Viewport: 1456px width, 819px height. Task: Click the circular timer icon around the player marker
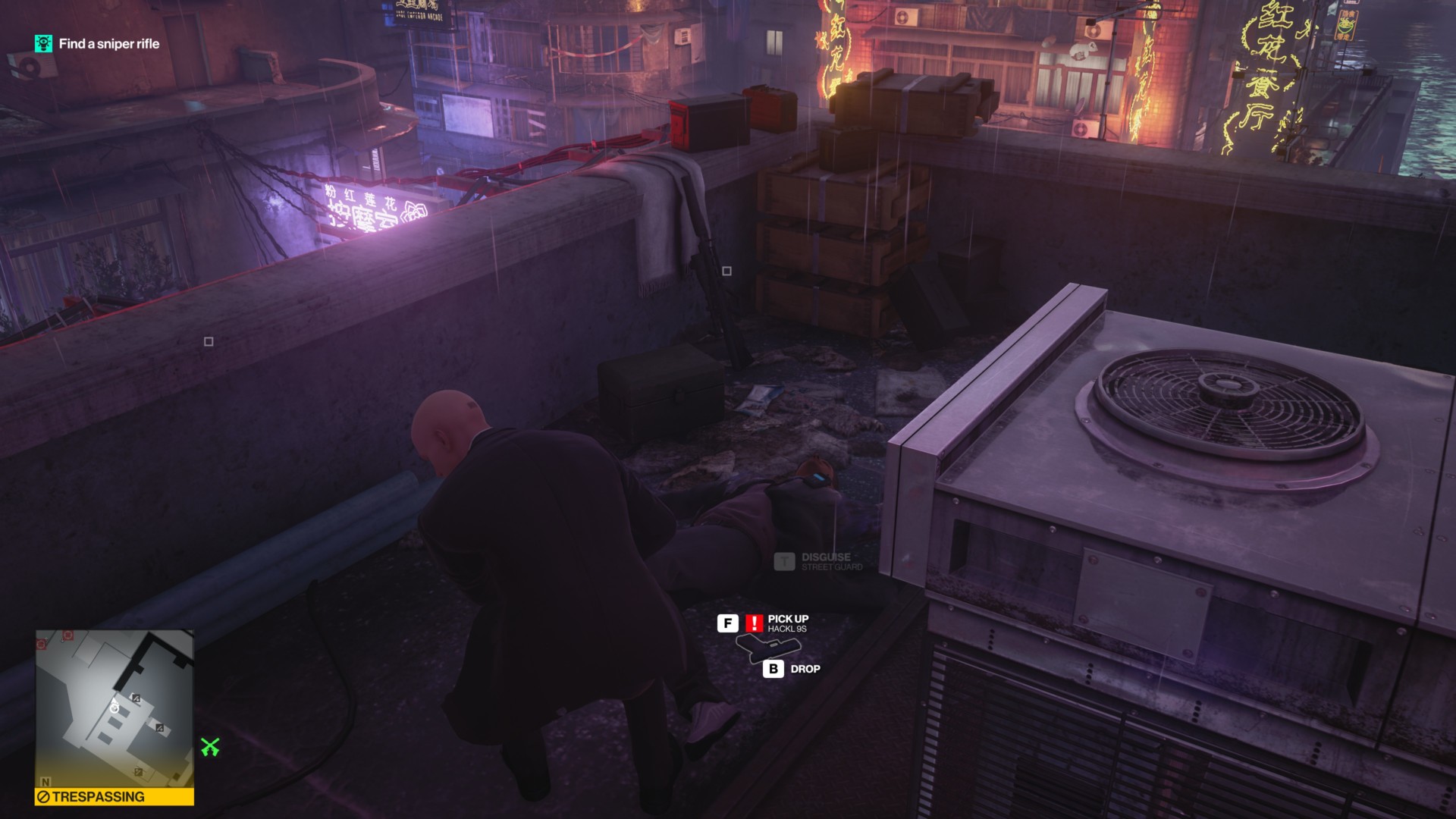click(x=115, y=709)
